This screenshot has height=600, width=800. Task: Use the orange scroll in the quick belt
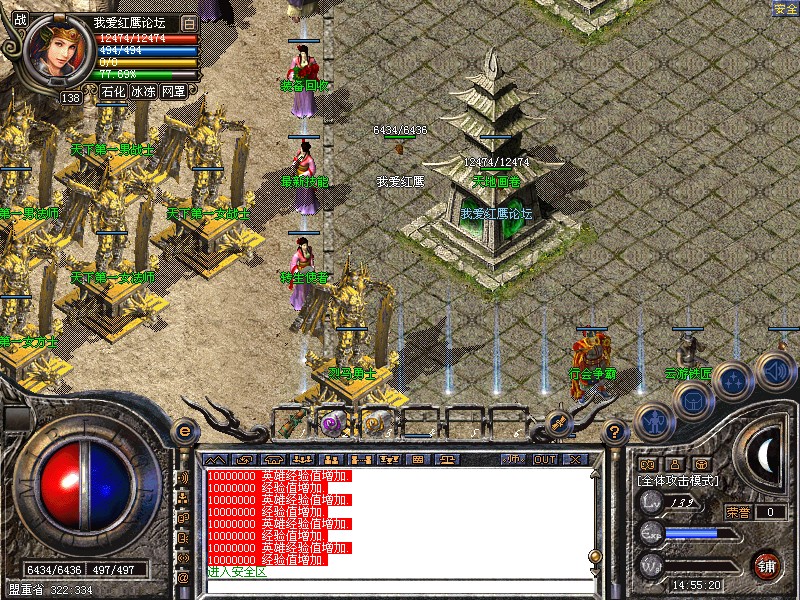pos(374,421)
